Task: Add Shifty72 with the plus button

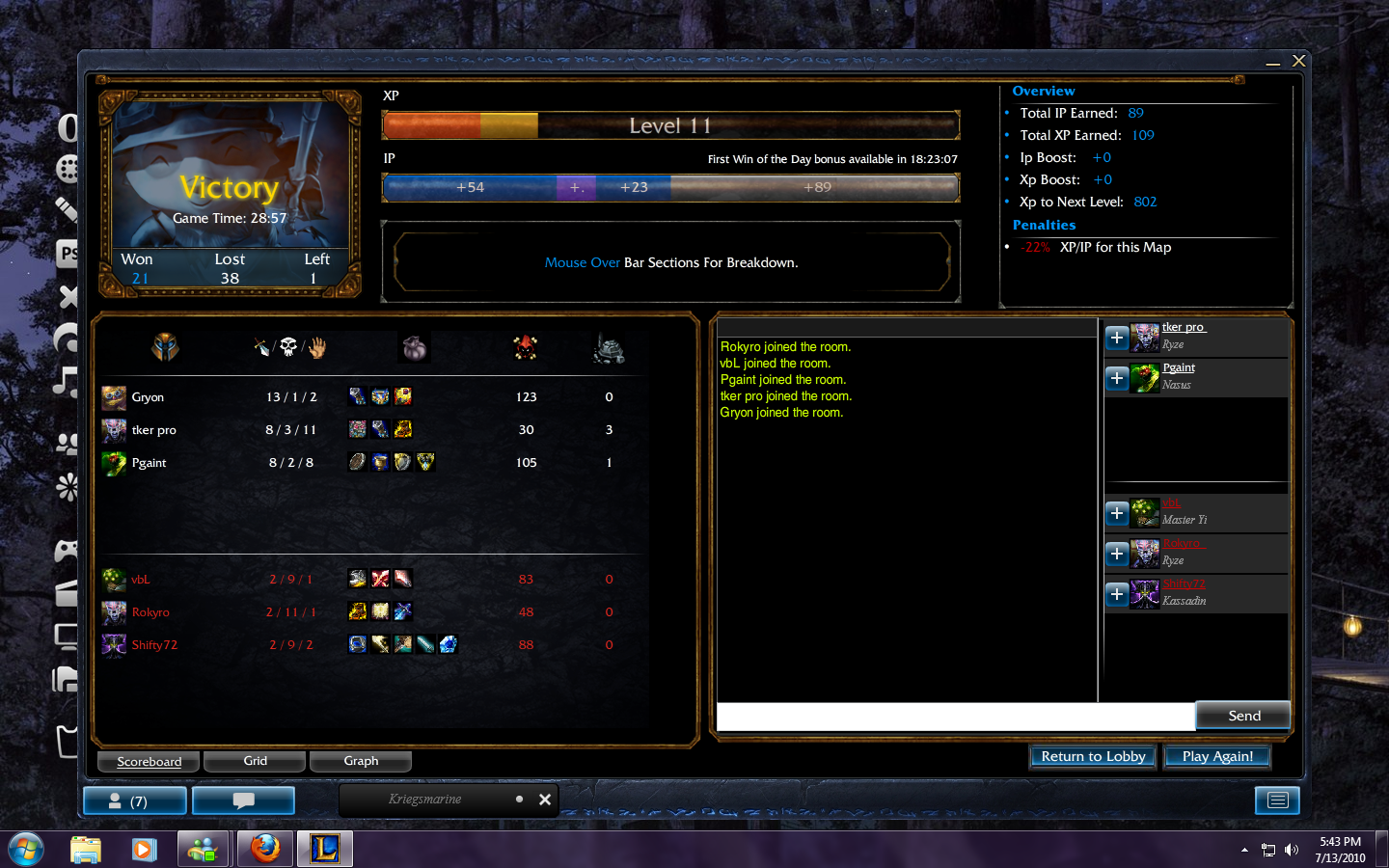Action: tap(1117, 594)
